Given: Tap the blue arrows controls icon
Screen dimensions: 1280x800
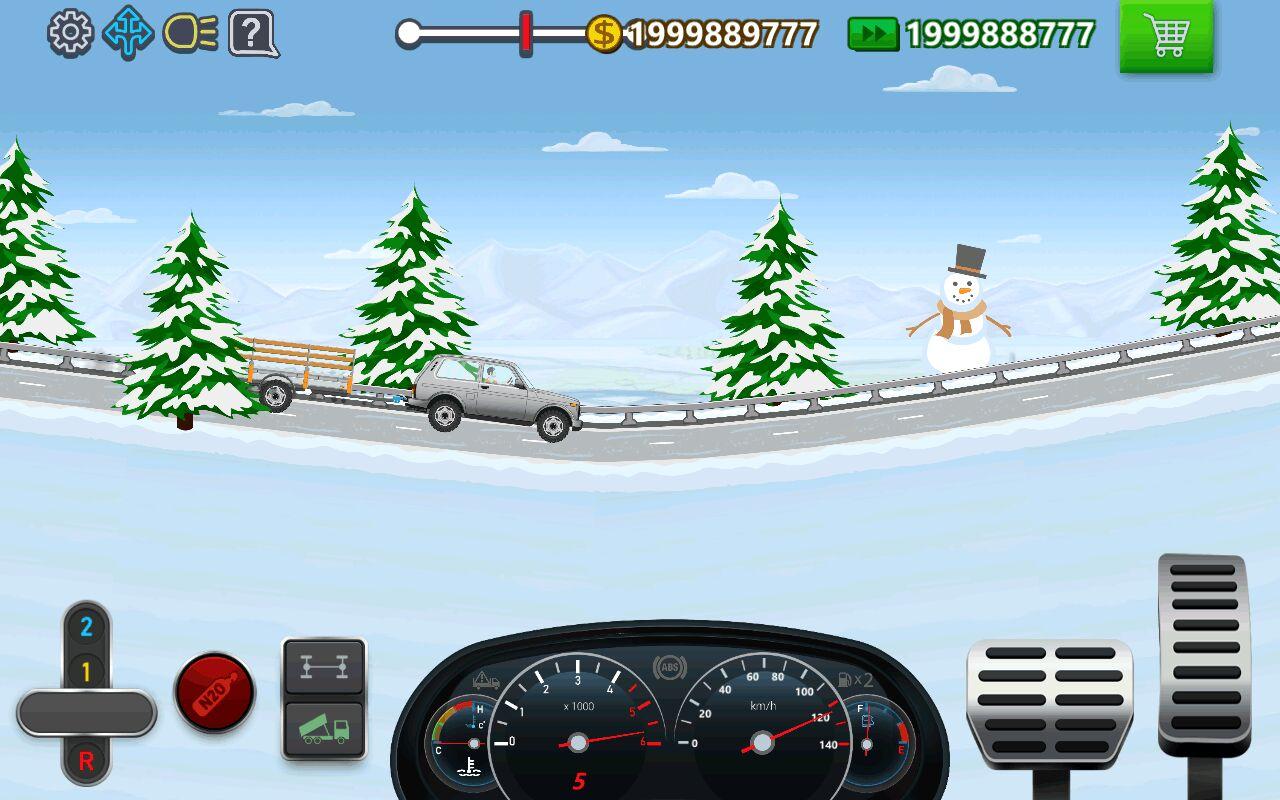Looking at the screenshot, I should coord(128,32).
